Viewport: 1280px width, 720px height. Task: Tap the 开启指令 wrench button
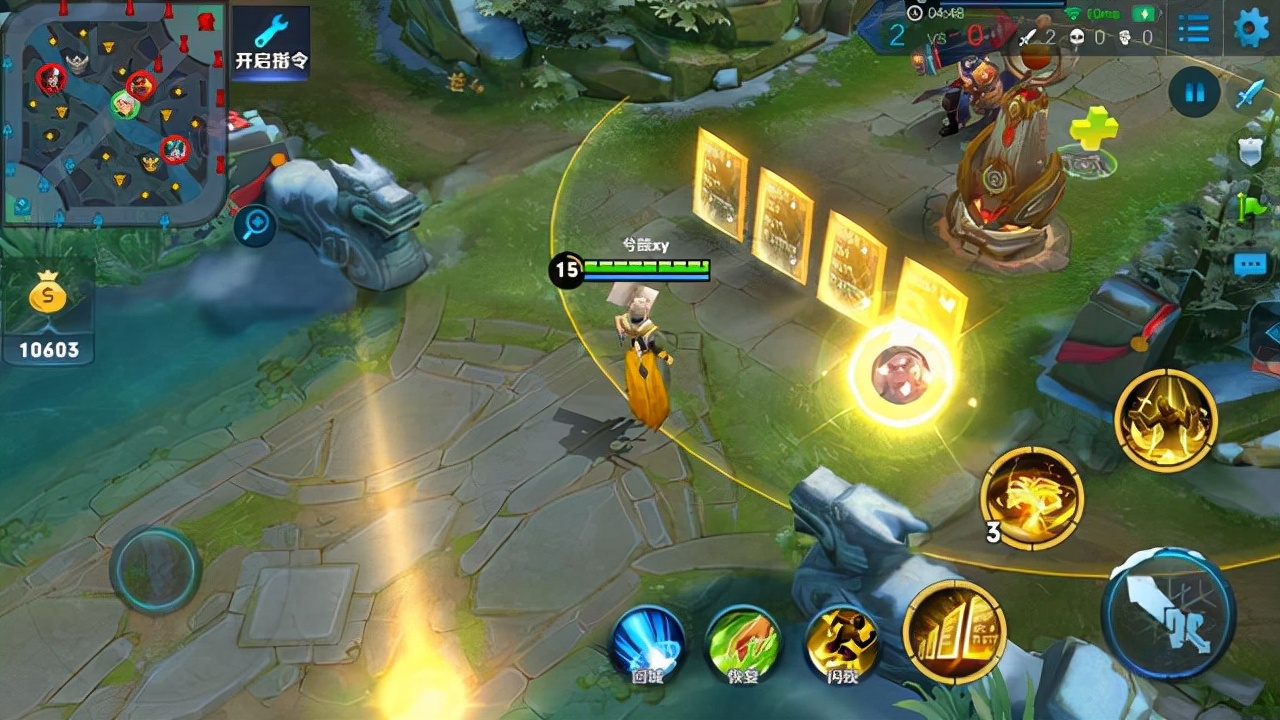[x=271, y=43]
